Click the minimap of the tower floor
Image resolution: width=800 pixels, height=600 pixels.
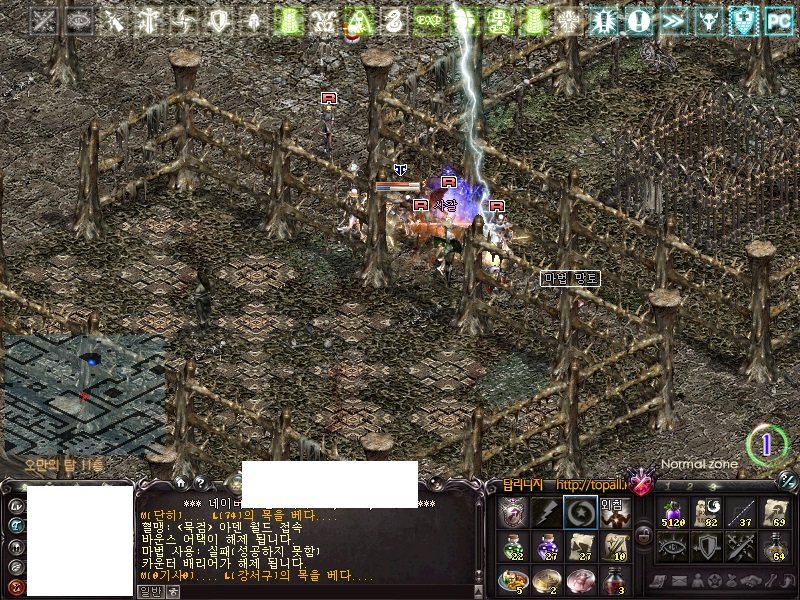tap(83, 392)
